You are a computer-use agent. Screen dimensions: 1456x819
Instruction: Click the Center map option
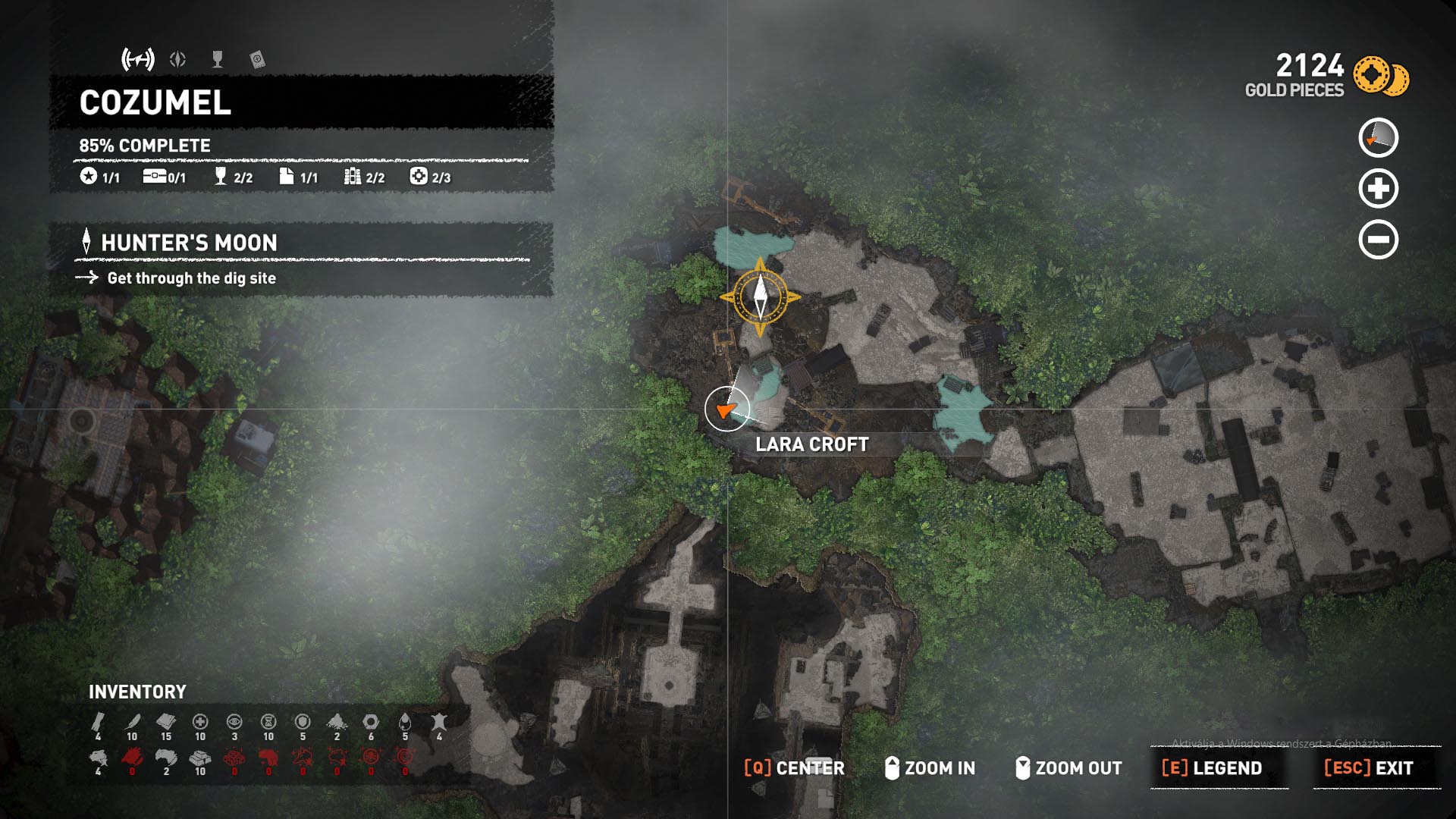[794, 768]
